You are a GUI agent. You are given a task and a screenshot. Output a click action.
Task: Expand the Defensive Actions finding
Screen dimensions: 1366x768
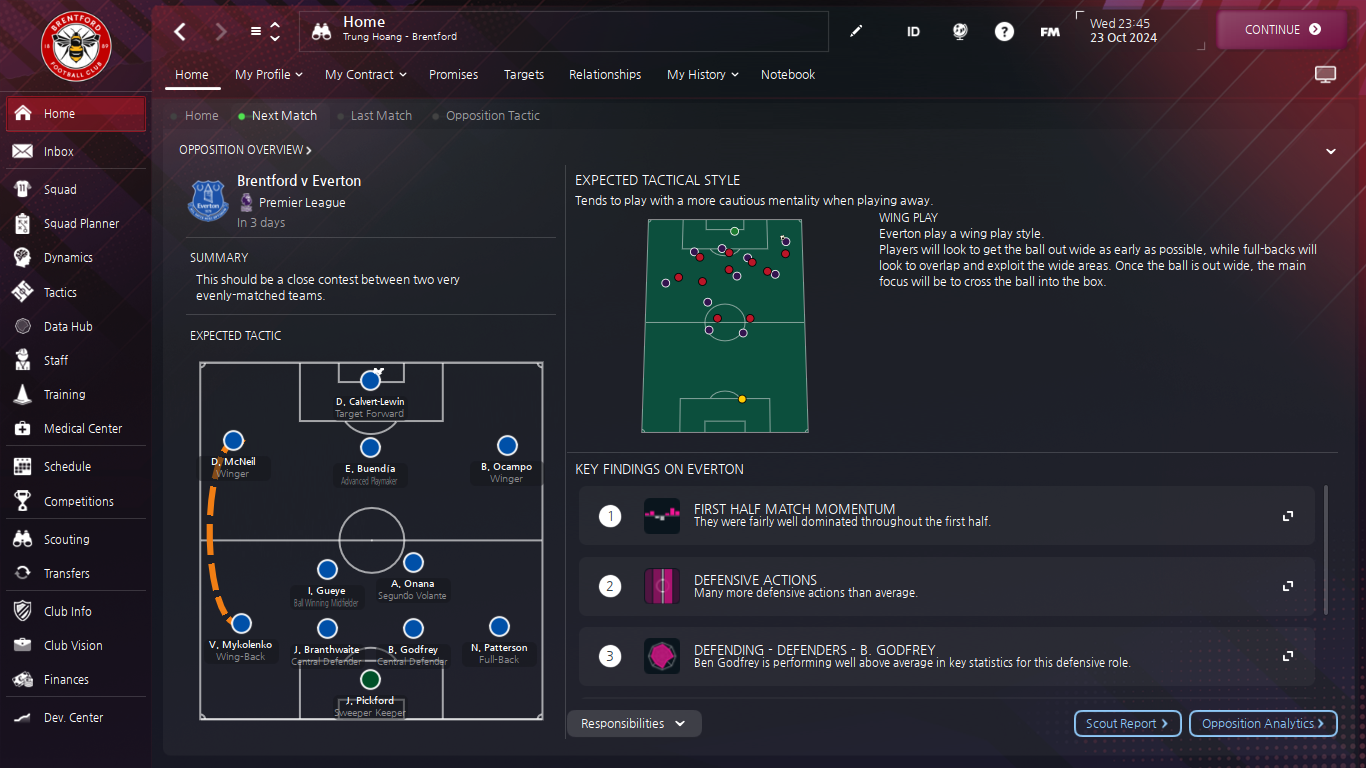click(1288, 586)
